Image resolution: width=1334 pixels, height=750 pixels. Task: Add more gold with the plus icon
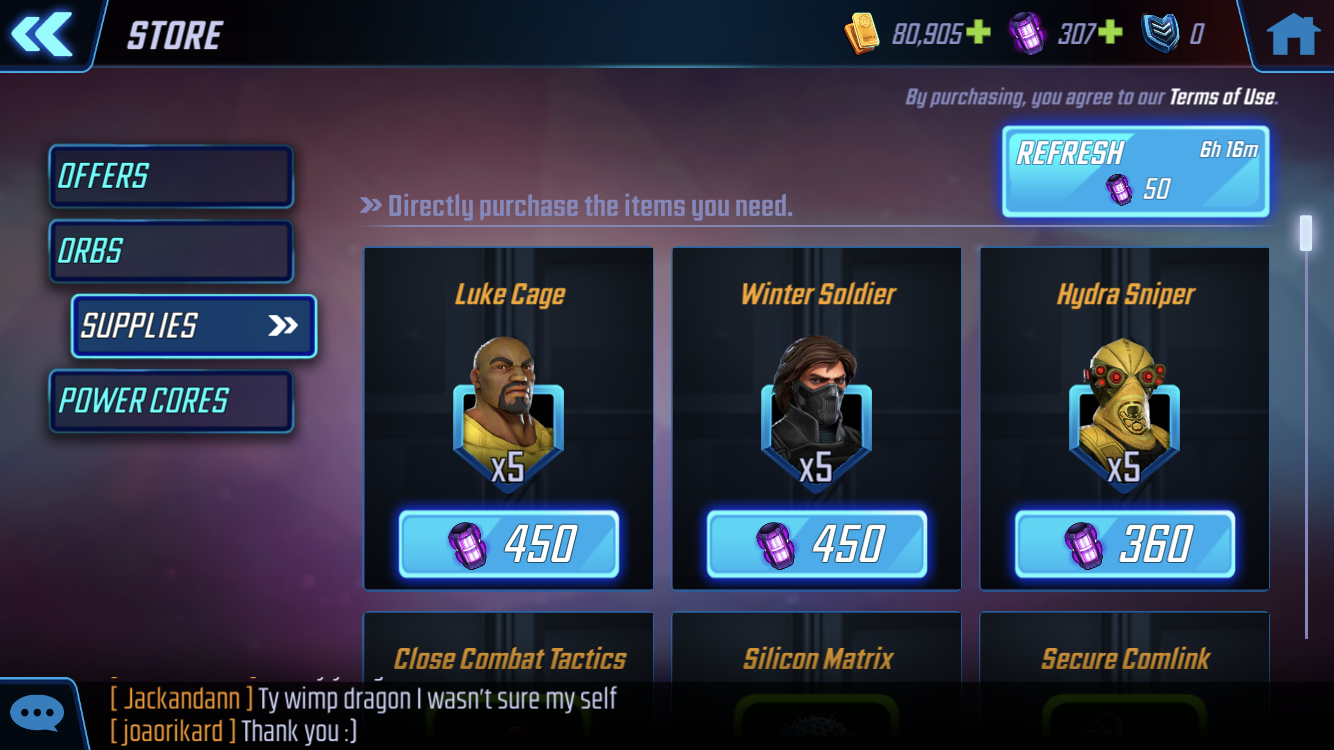(978, 34)
